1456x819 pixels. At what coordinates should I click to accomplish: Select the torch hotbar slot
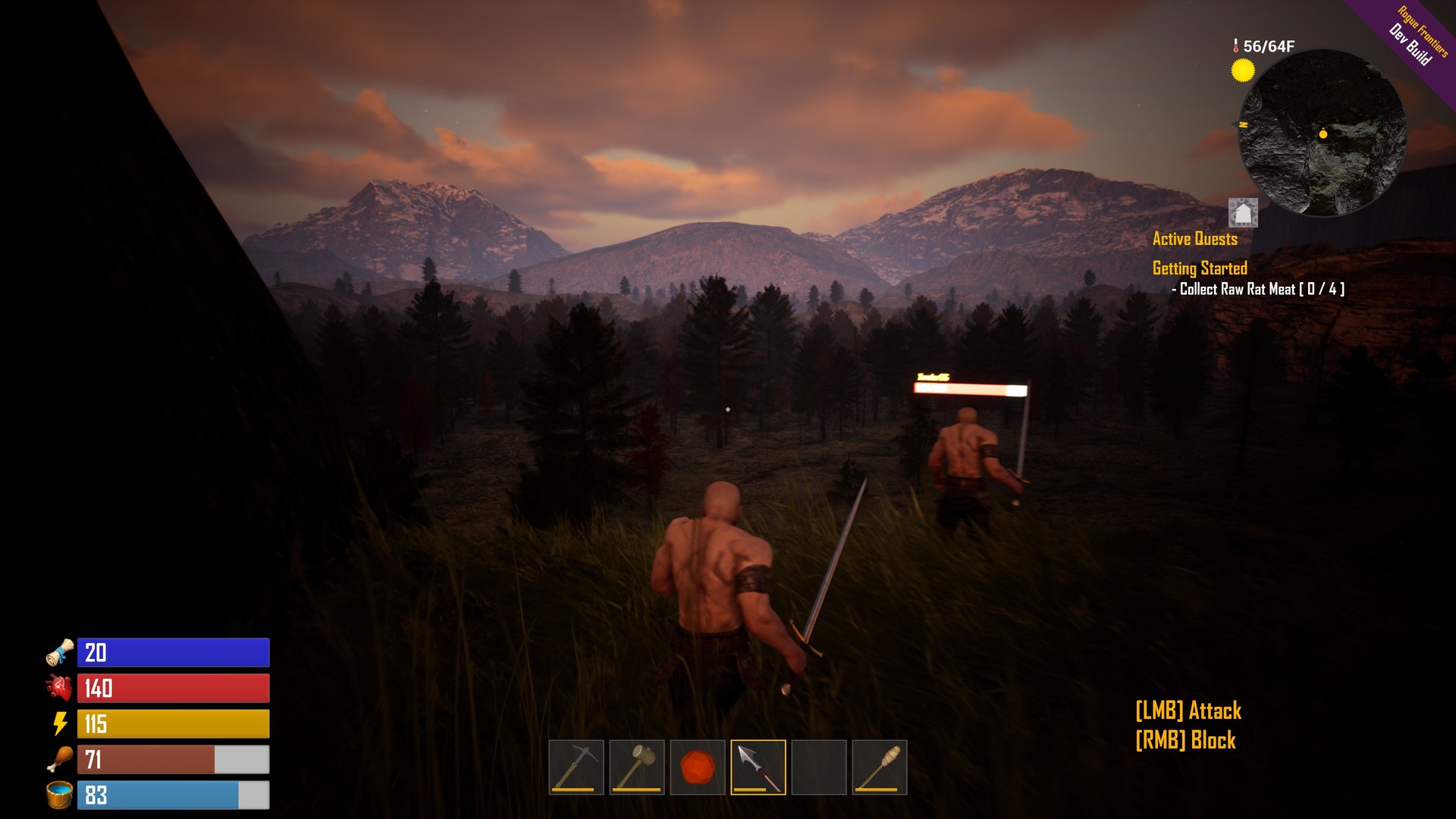[x=879, y=767]
